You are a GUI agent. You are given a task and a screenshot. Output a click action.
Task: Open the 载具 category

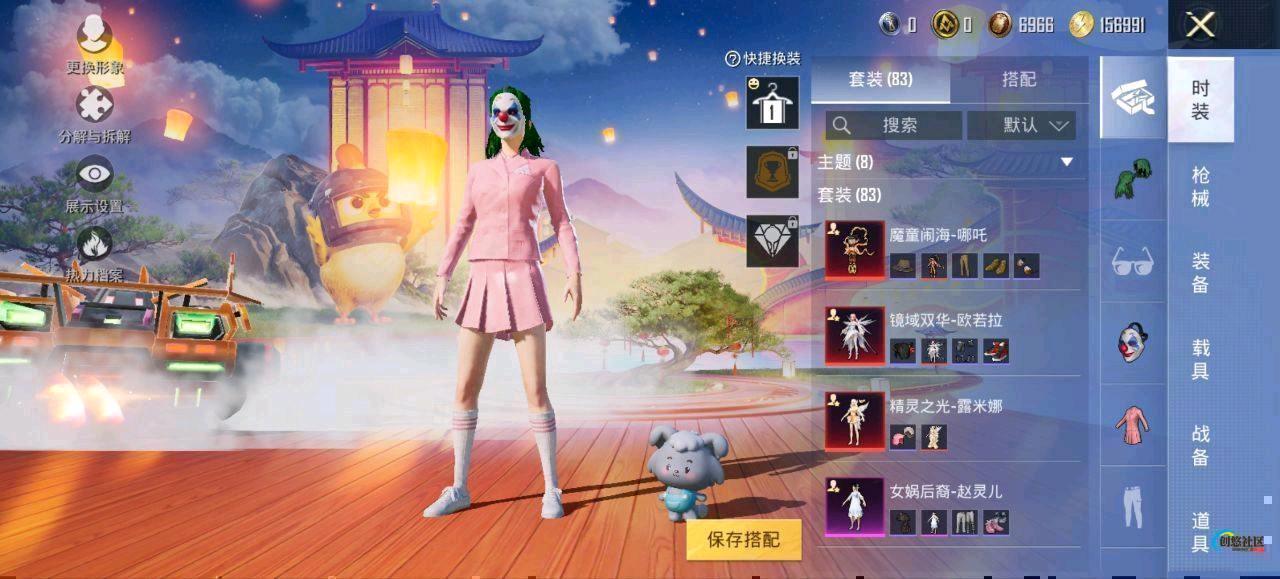(x=1200, y=359)
